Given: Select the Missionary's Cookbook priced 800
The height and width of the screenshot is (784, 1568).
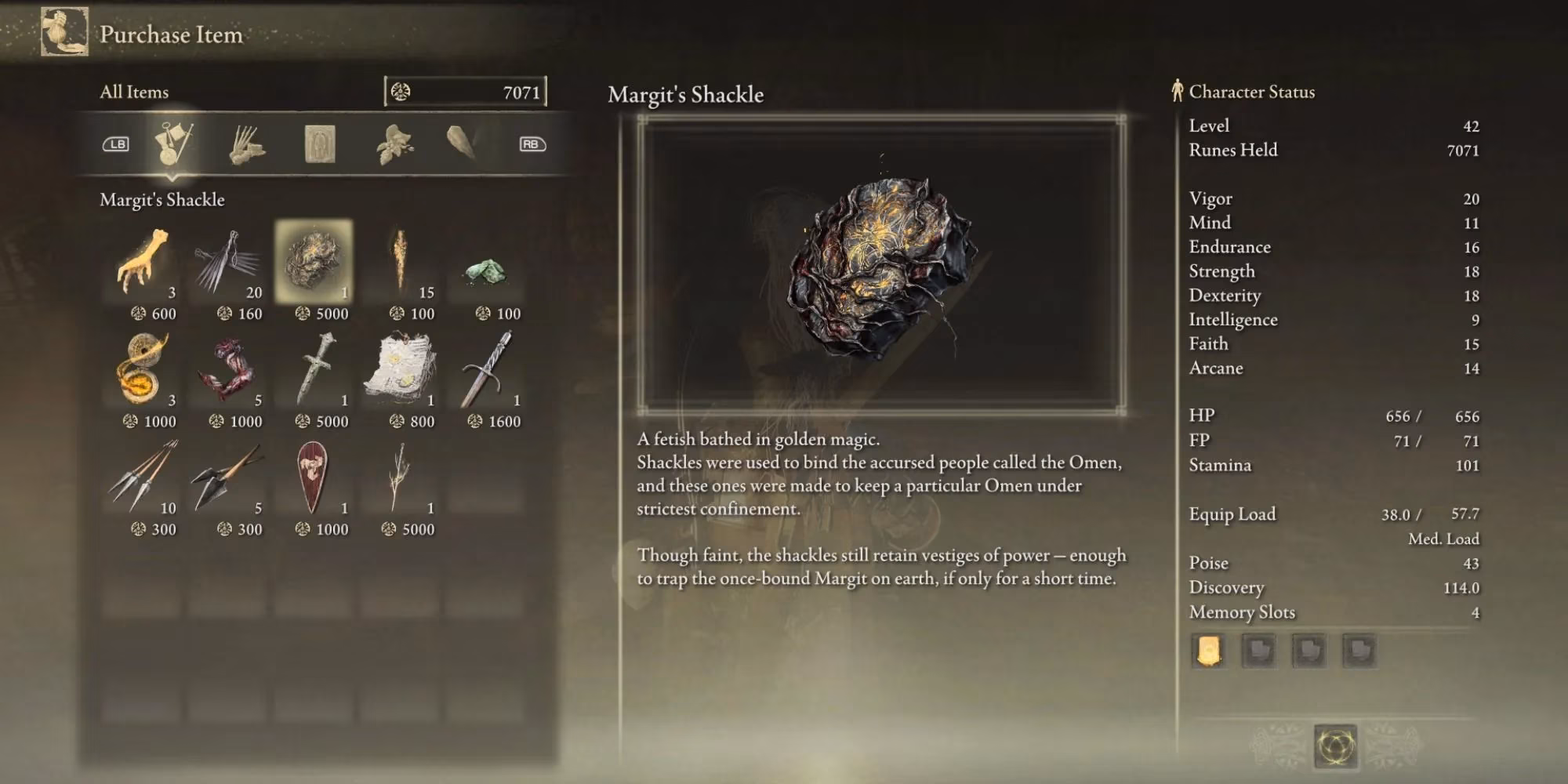Looking at the screenshot, I should (x=401, y=369).
